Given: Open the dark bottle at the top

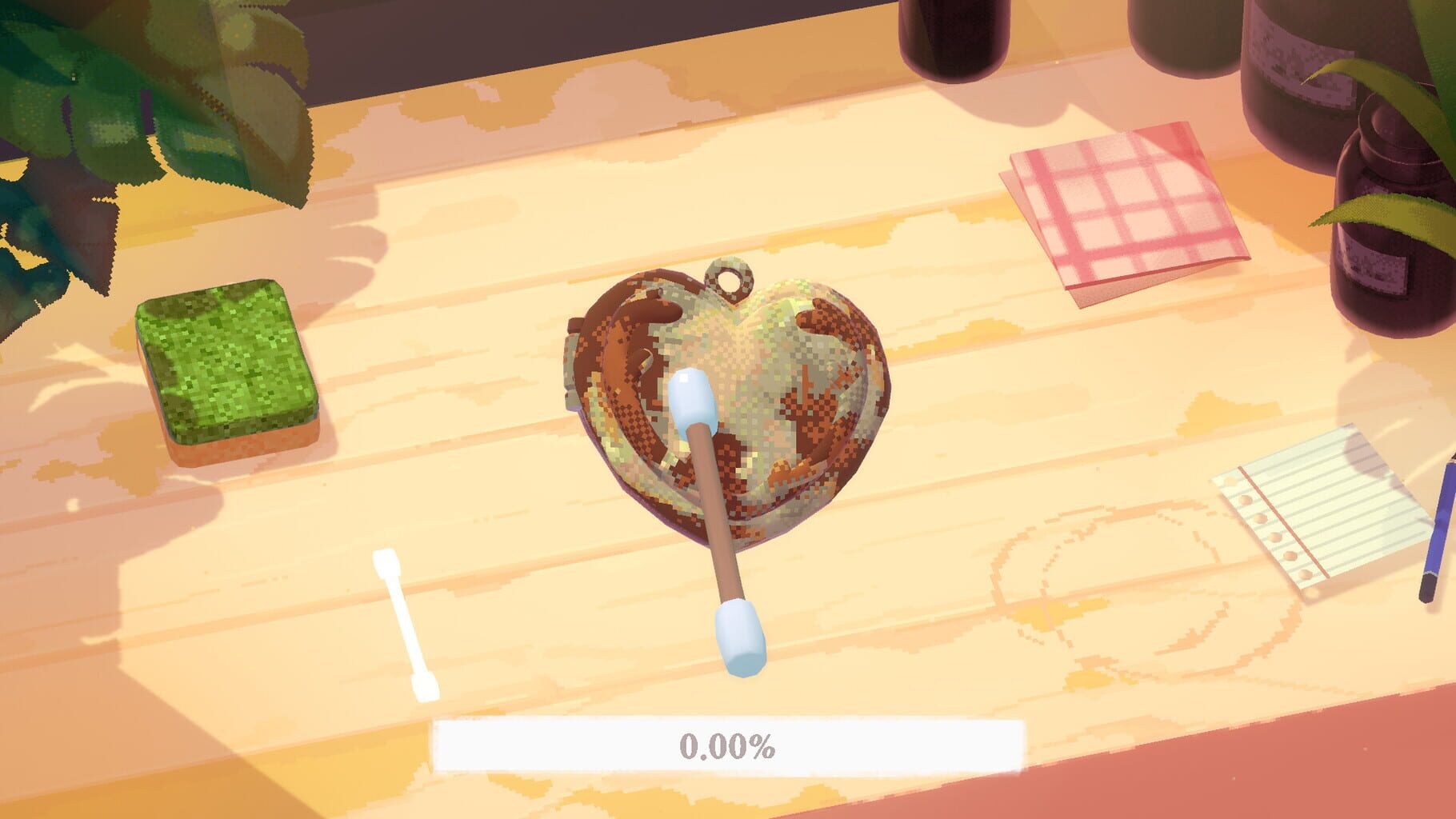Looking at the screenshot, I should click(x=952, y=40).
